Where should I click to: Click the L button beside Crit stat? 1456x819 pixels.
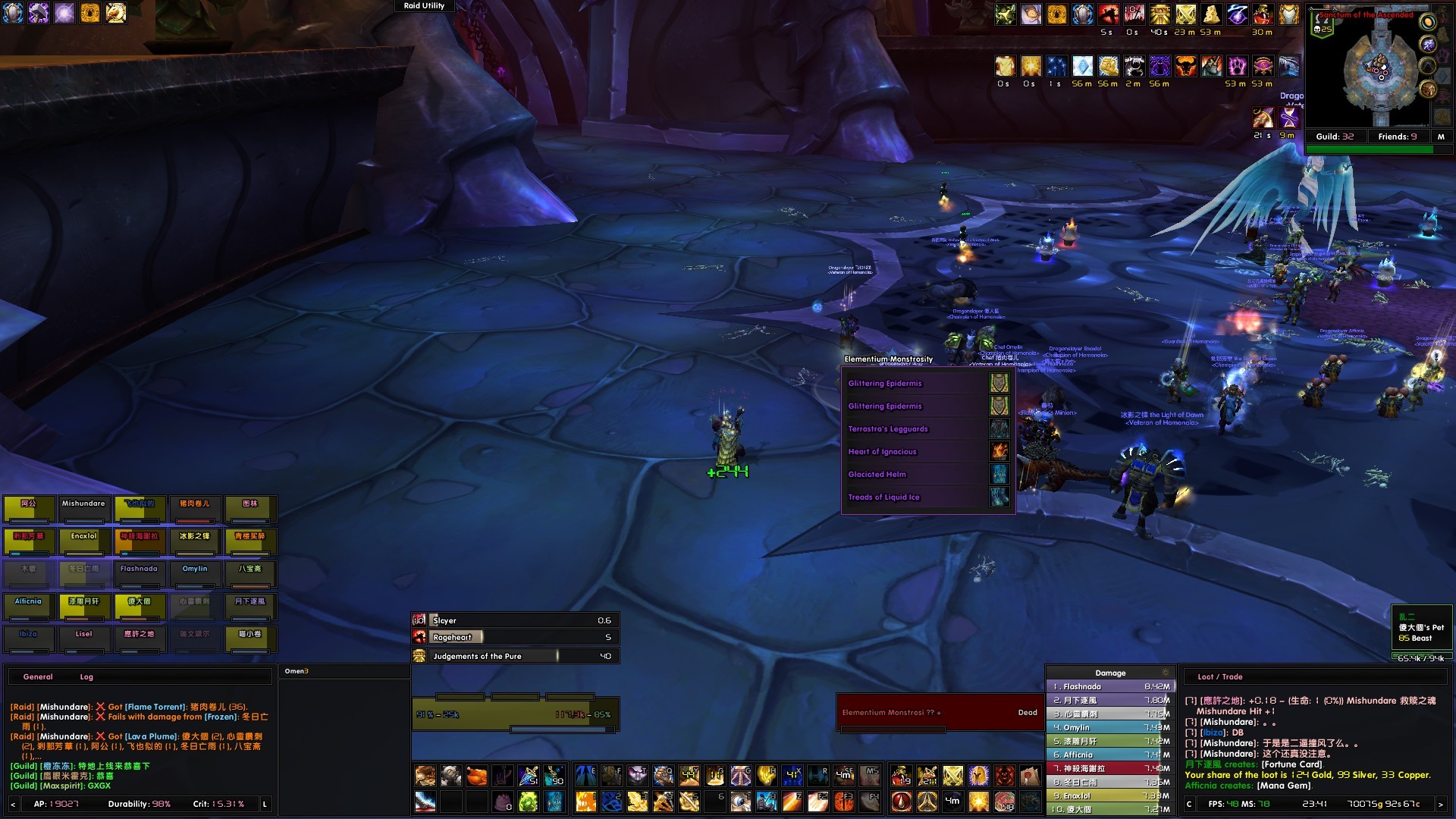(x=264, y=804)
